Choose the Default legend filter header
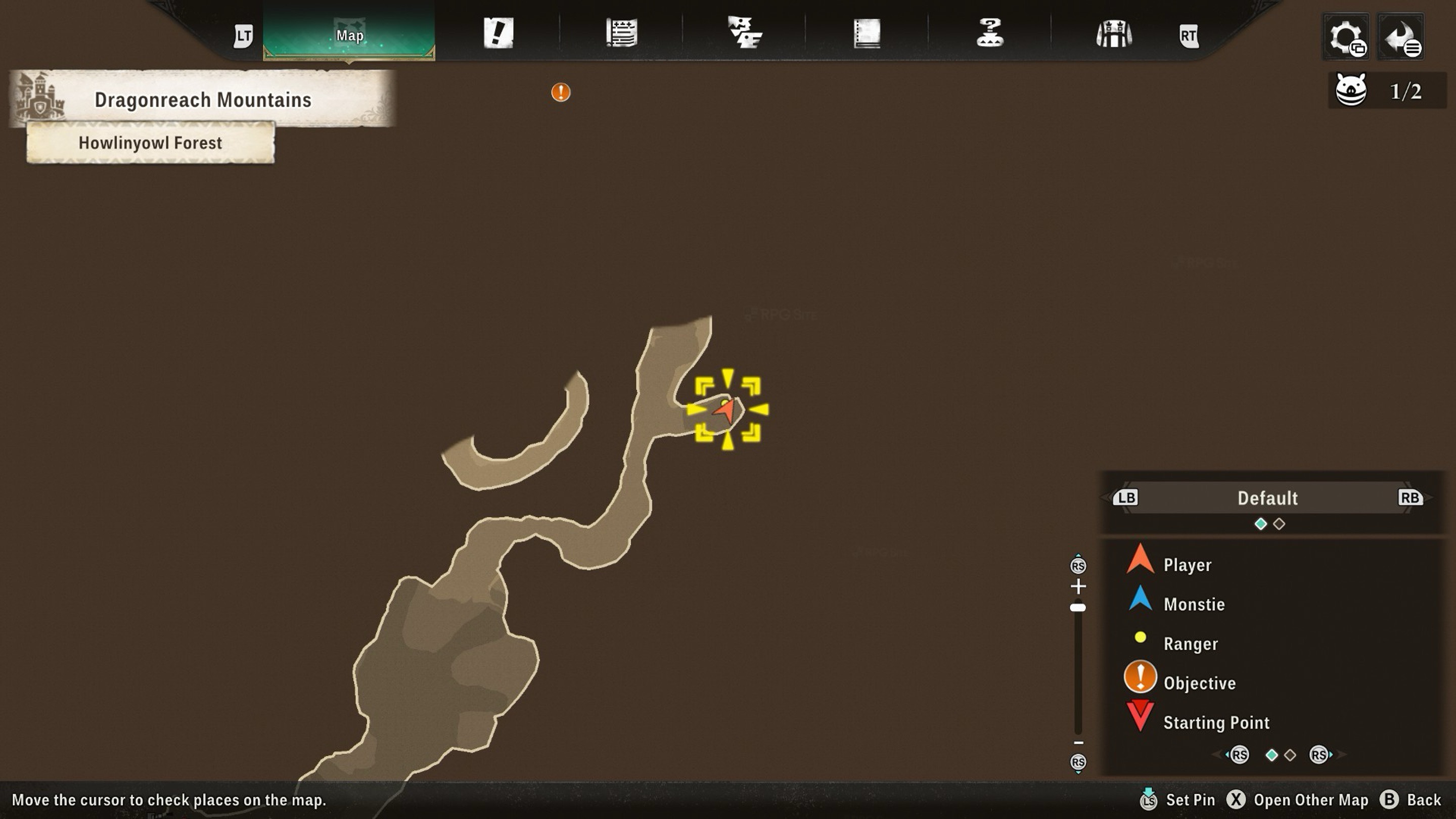The width and height of the screenshot is (1456, 819). (1268, 498)
